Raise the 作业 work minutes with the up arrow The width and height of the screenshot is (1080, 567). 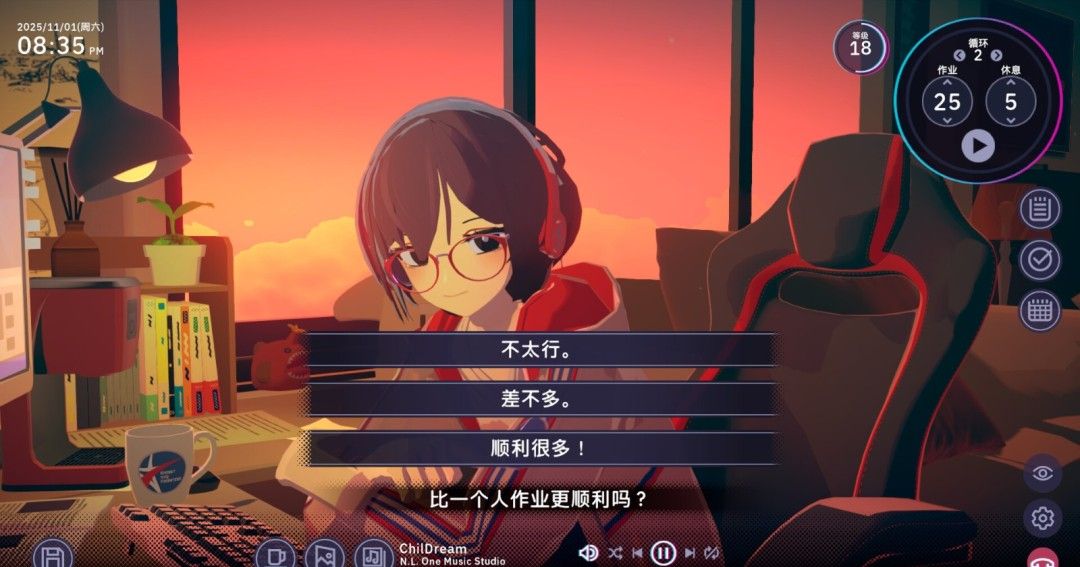947,82
